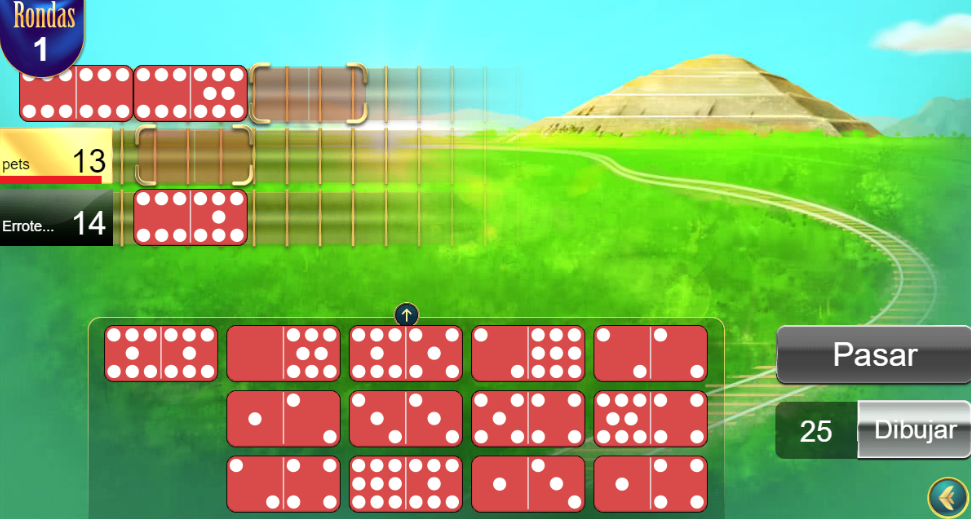The image size is (971, 519).
Task: Pick the one-three domino tile
Action: 528,484
